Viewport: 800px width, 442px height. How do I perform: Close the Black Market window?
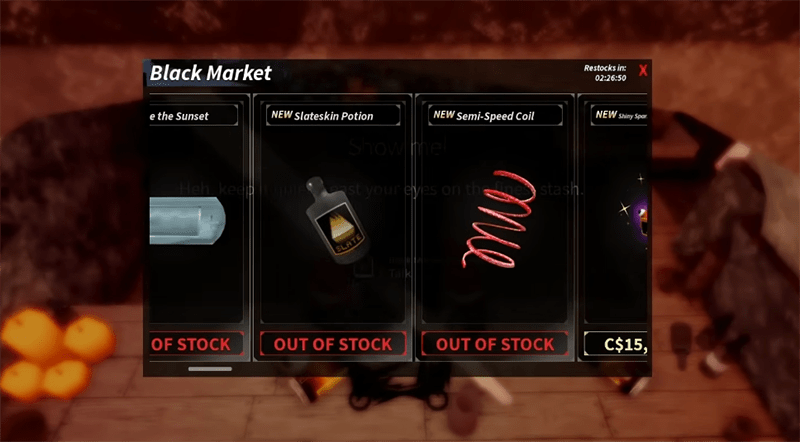tap(643, 70)
